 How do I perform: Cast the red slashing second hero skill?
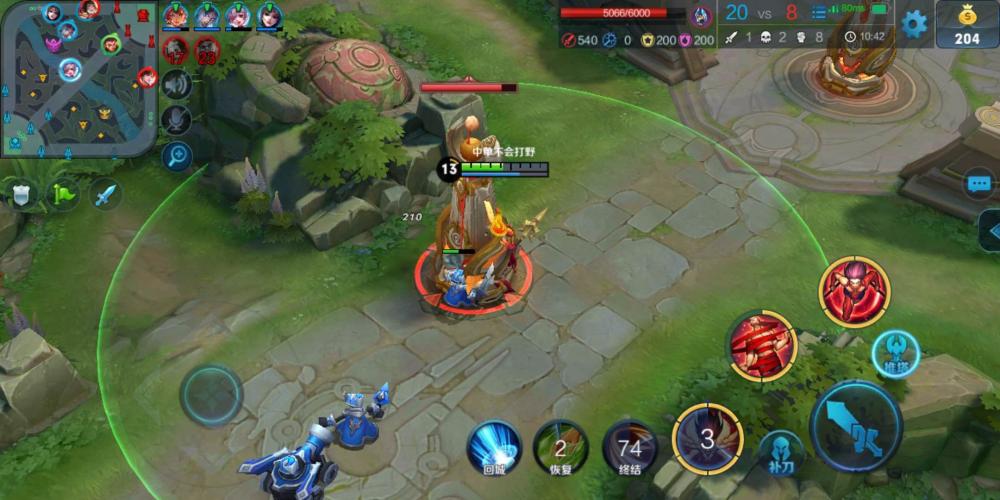point(762,345)
